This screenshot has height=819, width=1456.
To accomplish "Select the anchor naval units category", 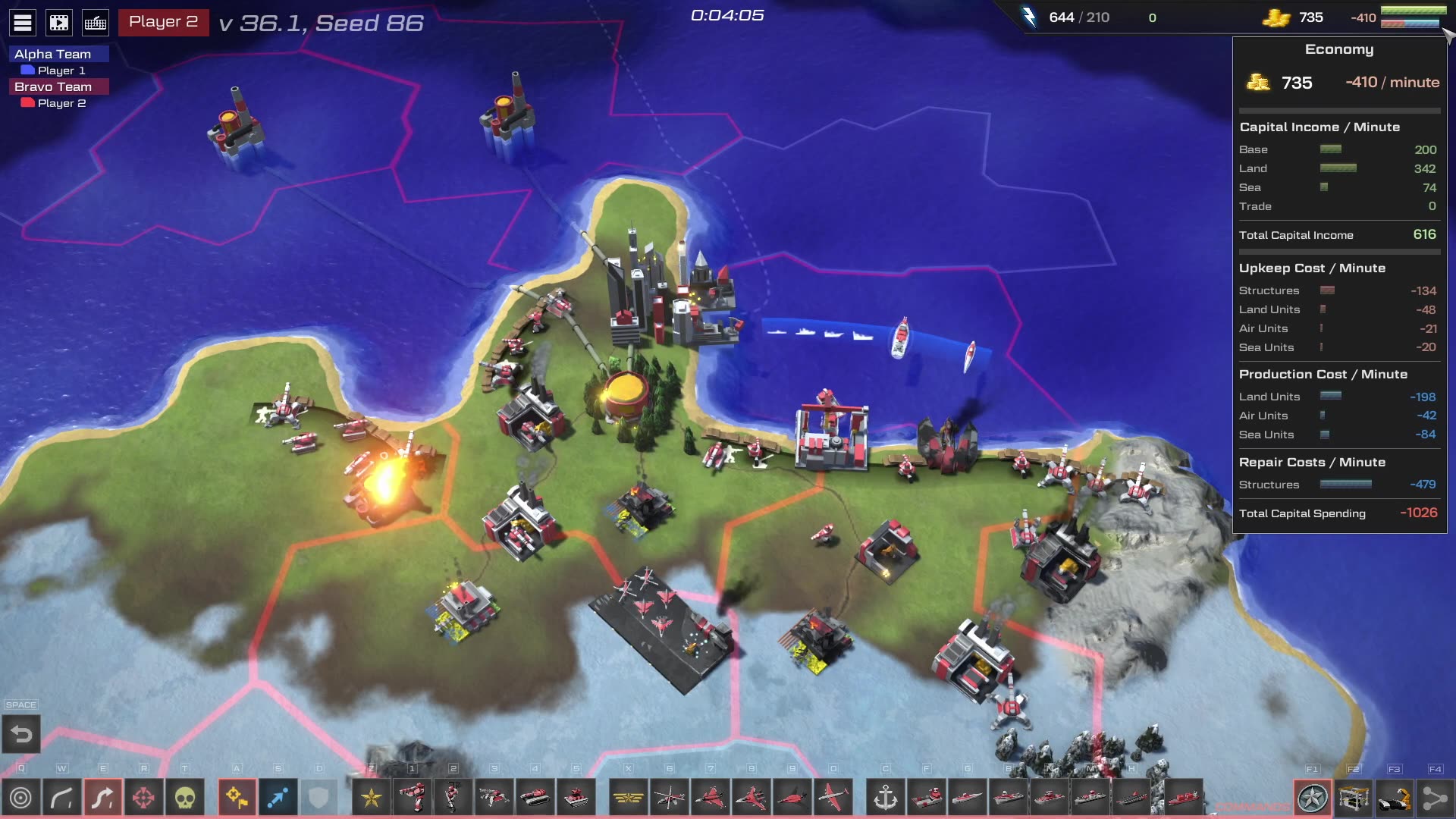I will point(886,798).
